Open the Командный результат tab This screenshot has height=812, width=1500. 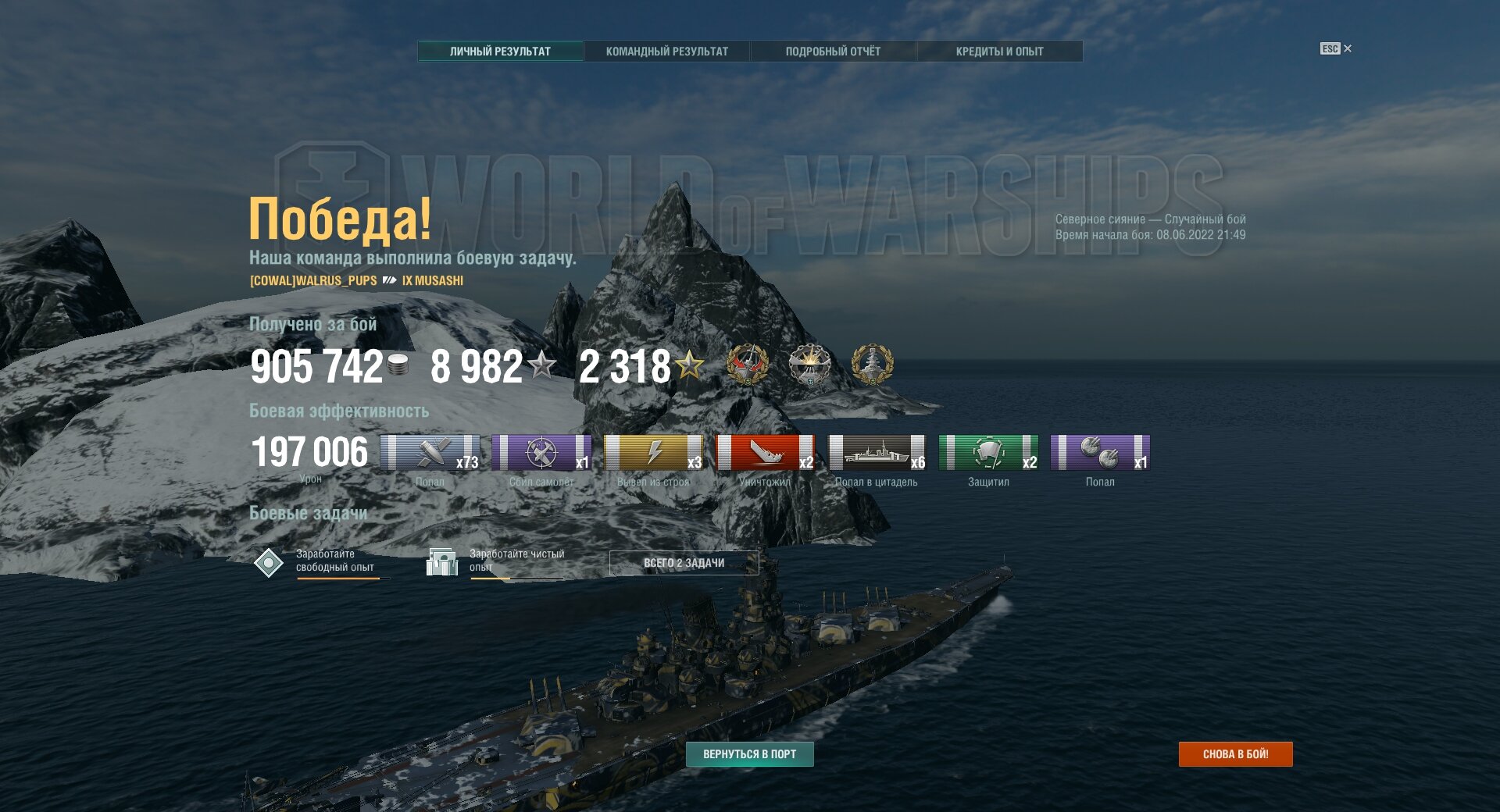[666, 52]
